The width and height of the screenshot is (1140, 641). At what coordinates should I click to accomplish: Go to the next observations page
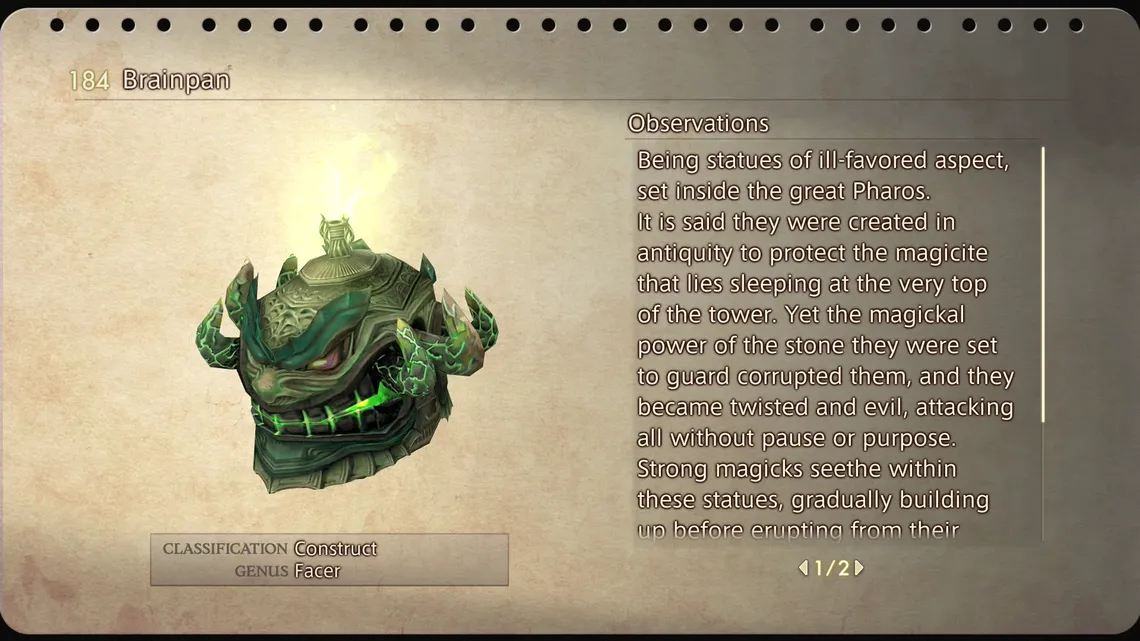(859, 568)
